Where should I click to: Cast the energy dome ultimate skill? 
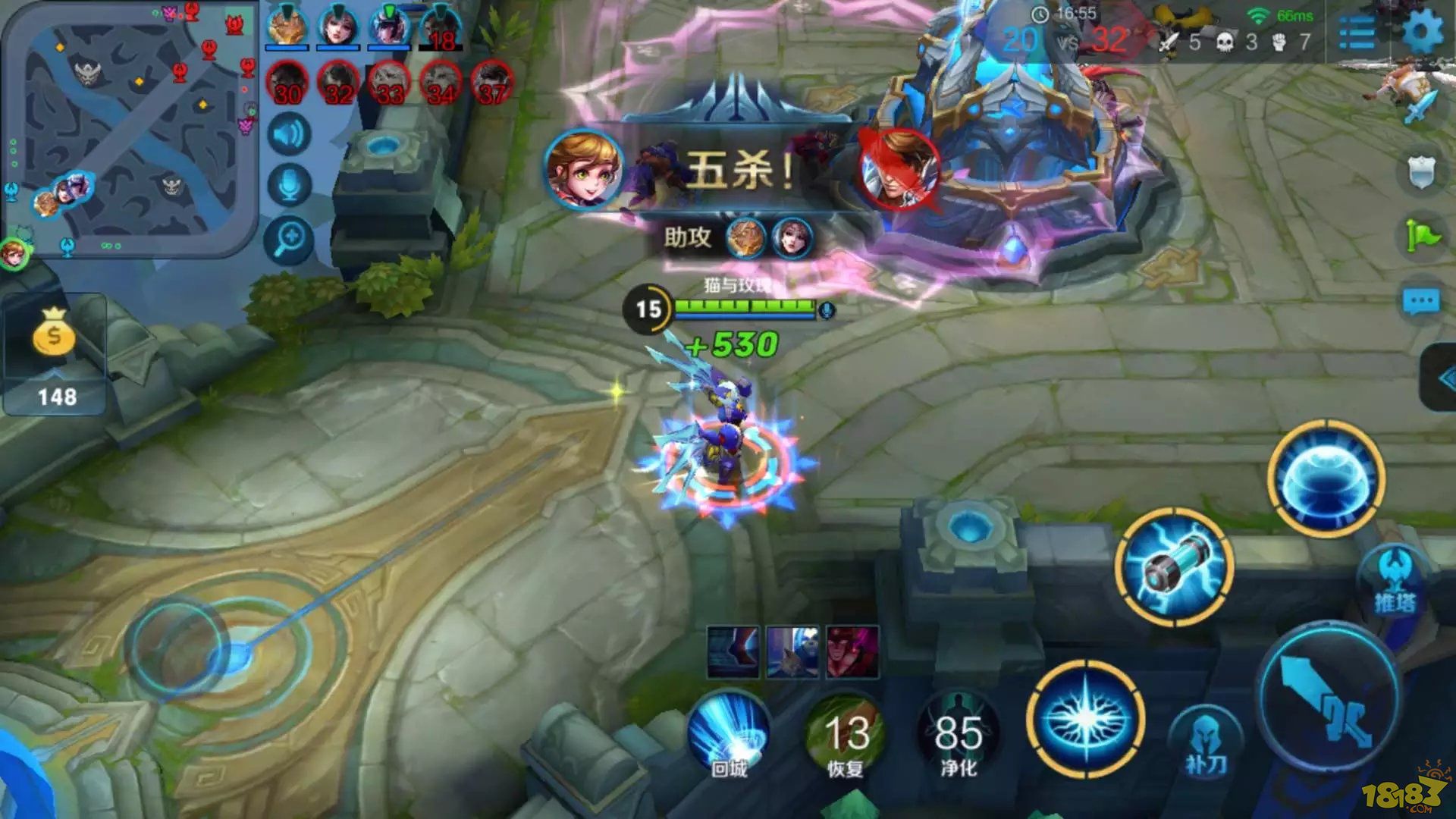coord(1326,479)
